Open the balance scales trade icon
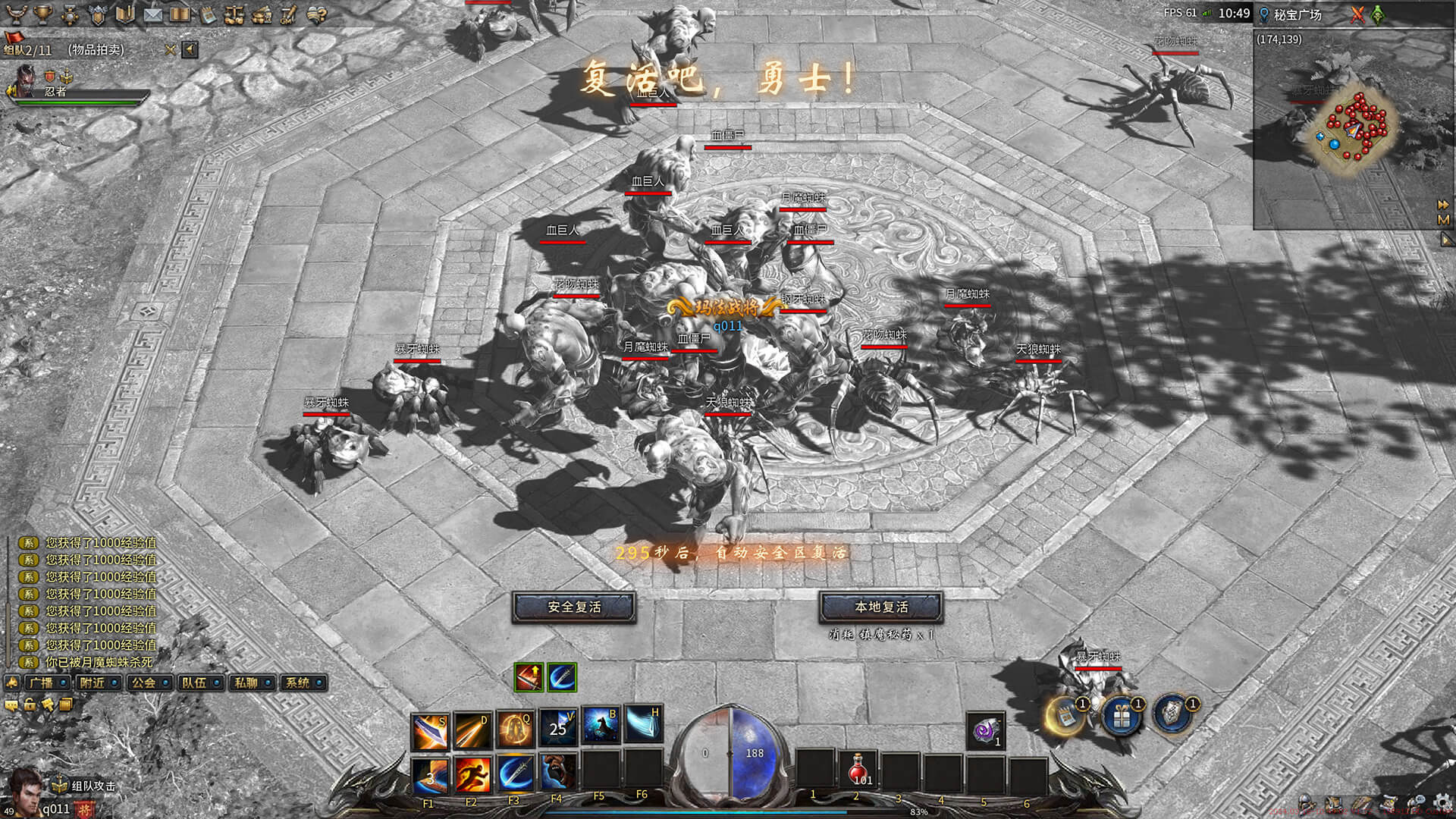Viewport: 1456px width, 819px height. point(234,14)
